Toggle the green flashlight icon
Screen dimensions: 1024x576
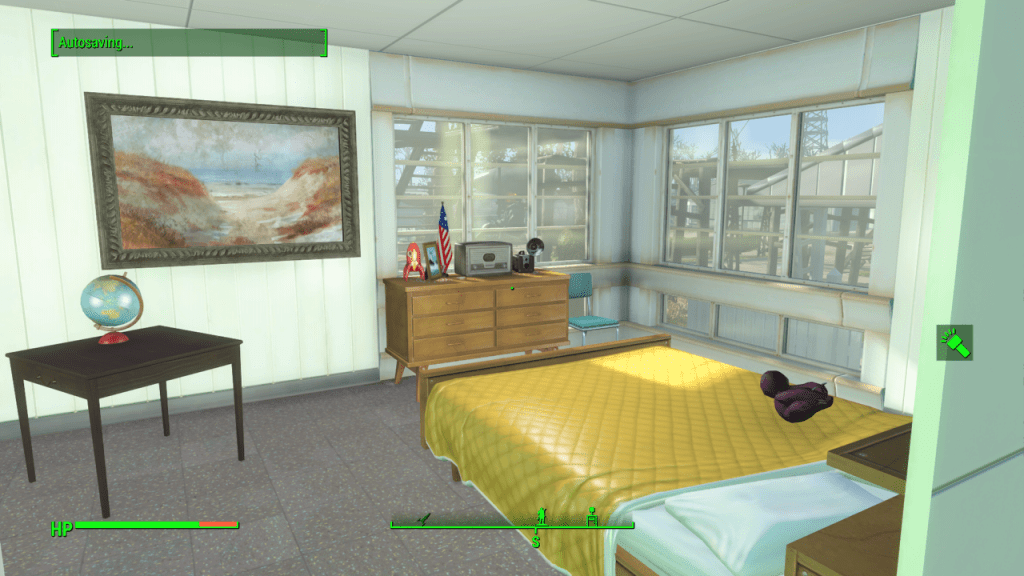[954, 343]
